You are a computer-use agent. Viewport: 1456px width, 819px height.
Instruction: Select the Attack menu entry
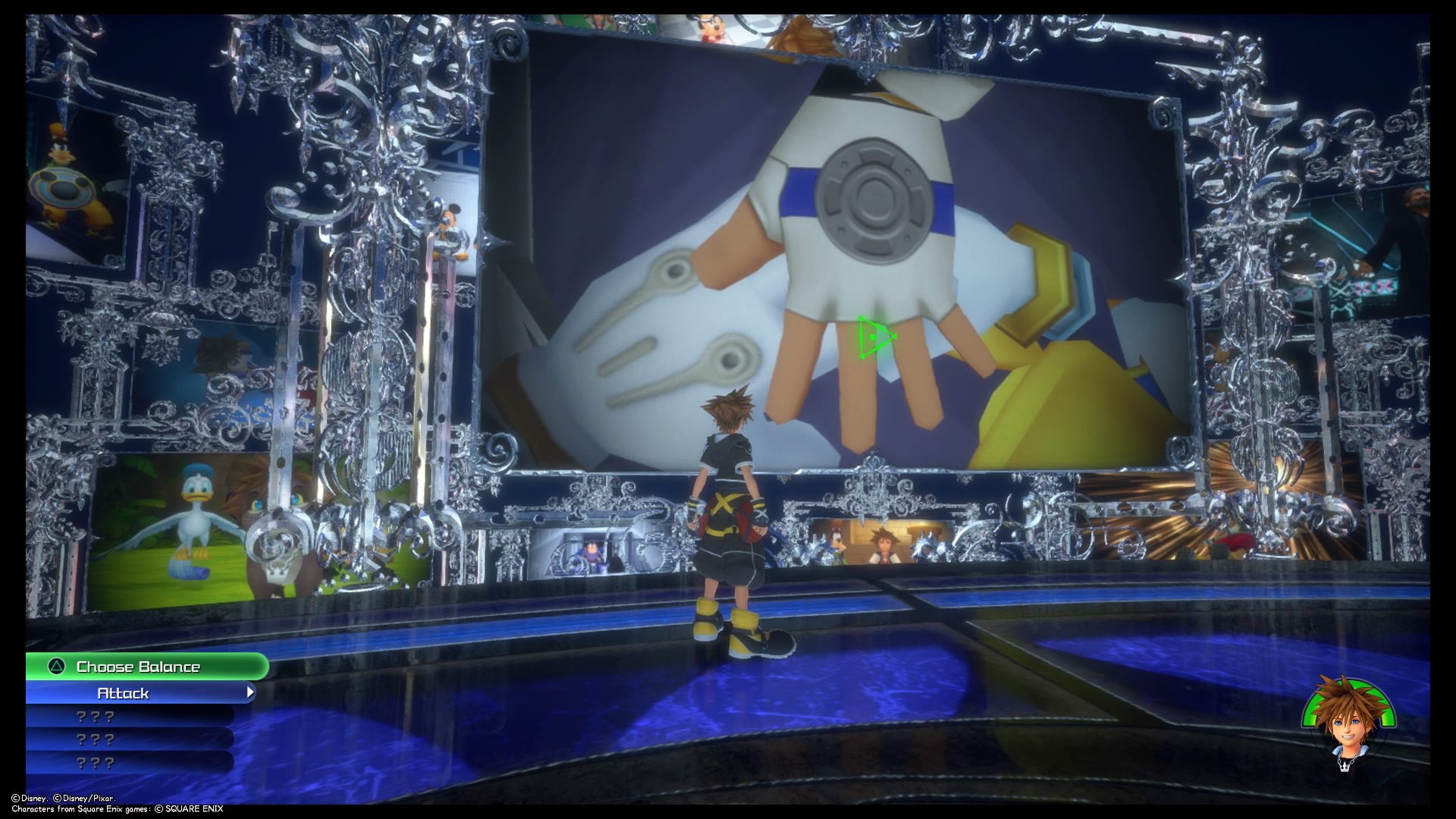124,692
